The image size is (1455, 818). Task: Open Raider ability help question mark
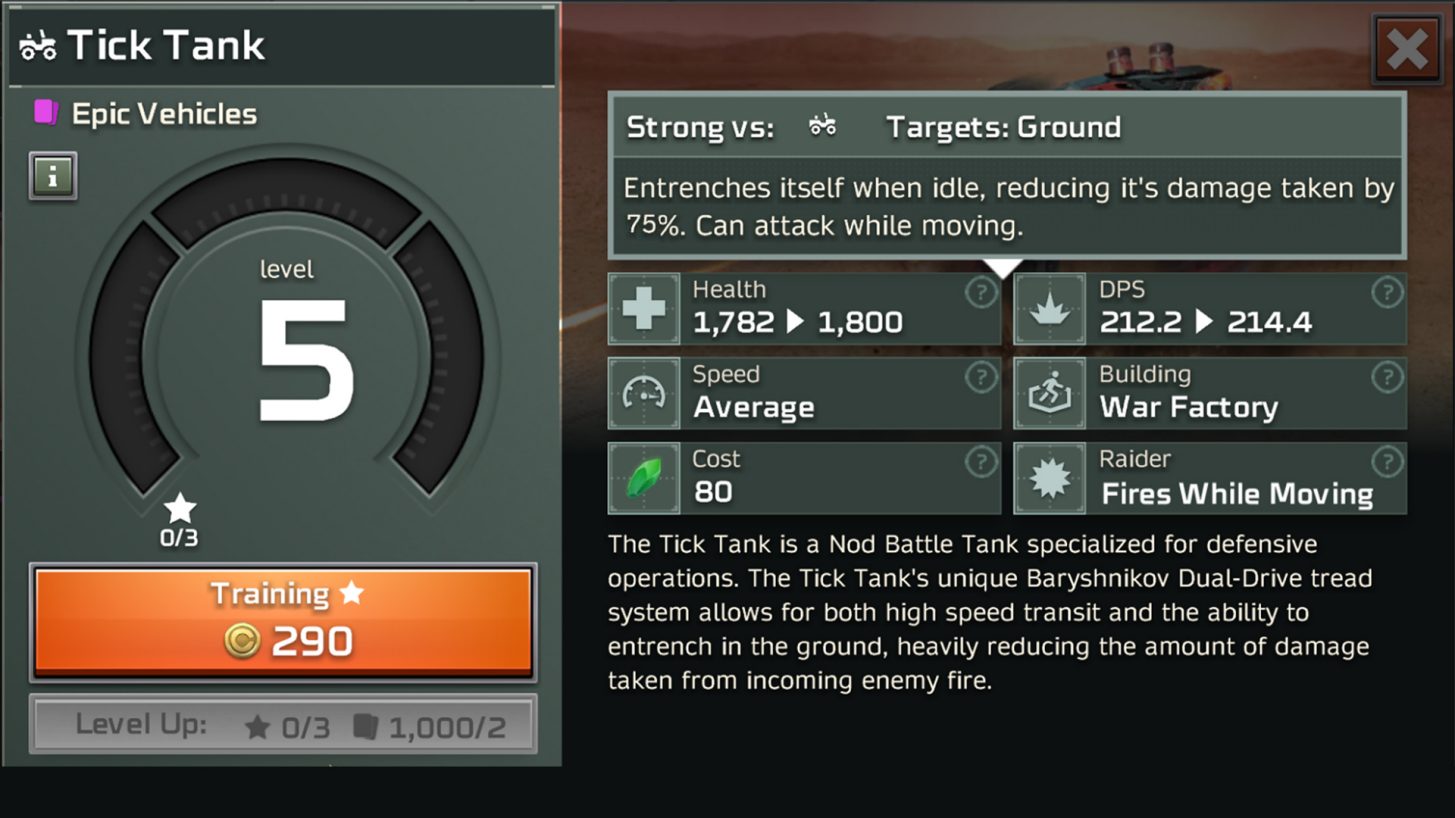tap(1387, 462)
